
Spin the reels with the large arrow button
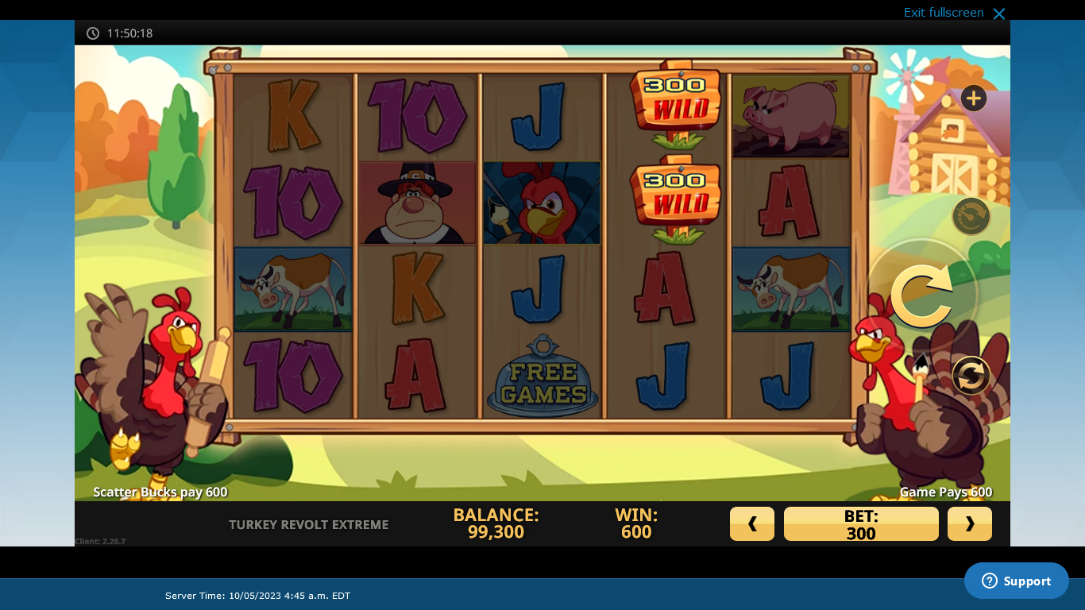pos(921,295)
